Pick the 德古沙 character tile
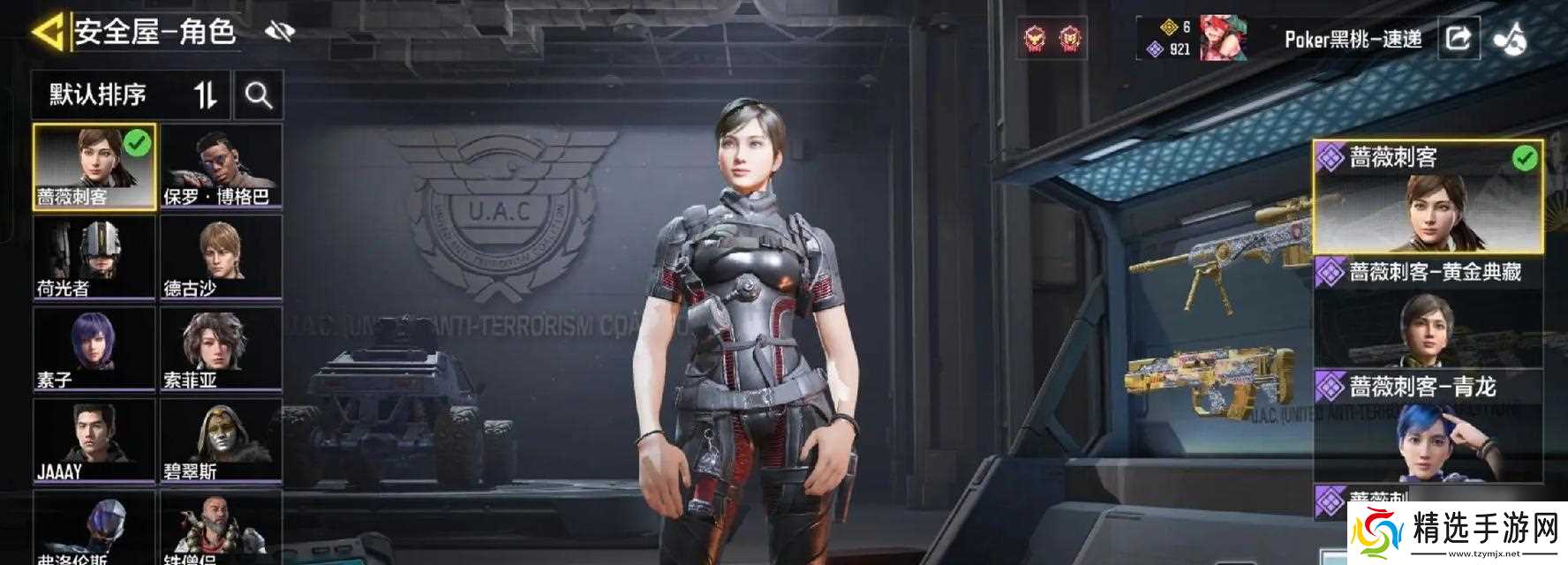Viewport: 1568px width, 565px height. [221, 258]
